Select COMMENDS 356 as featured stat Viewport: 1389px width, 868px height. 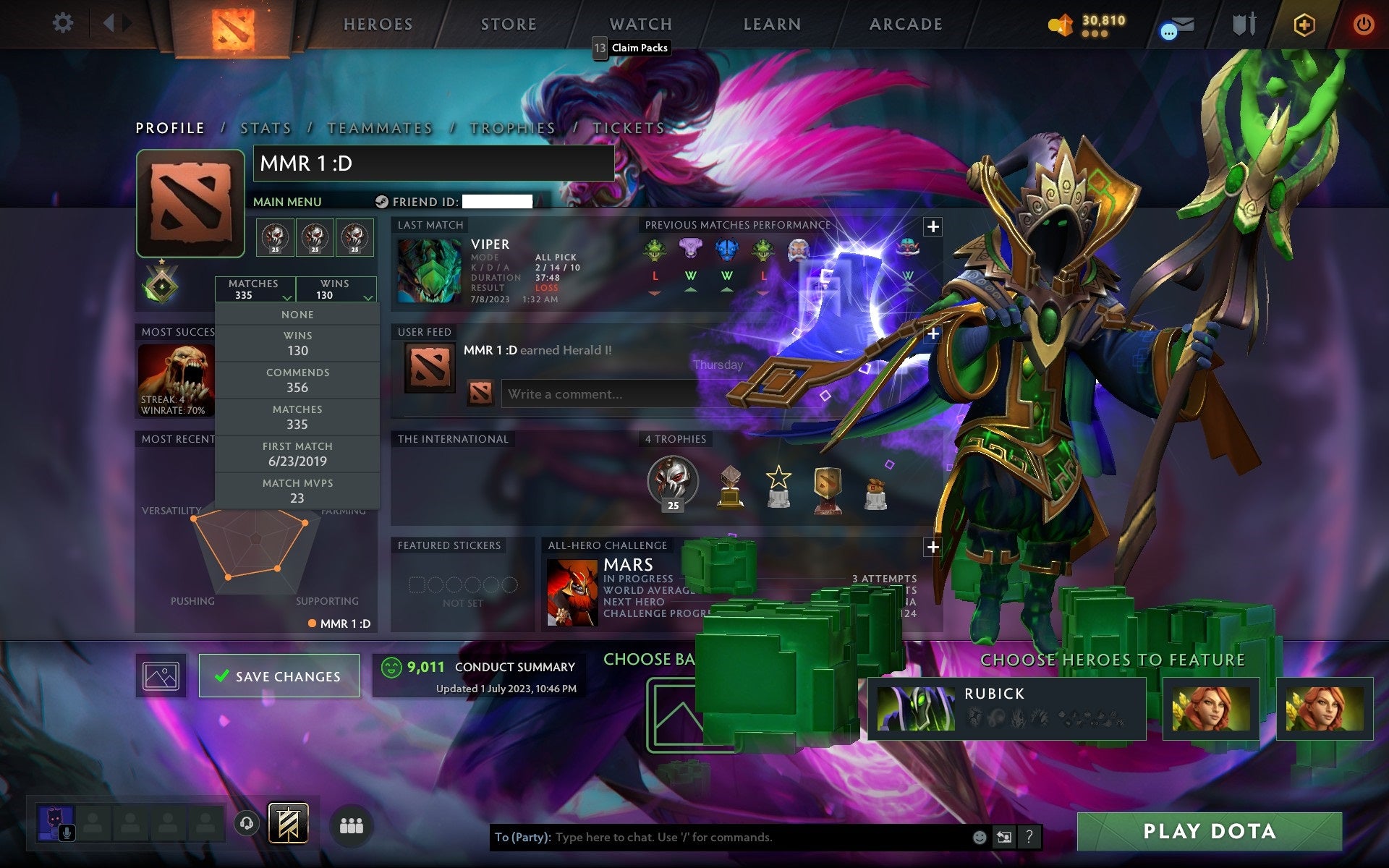pyautogui.click(x=298, y=380)
